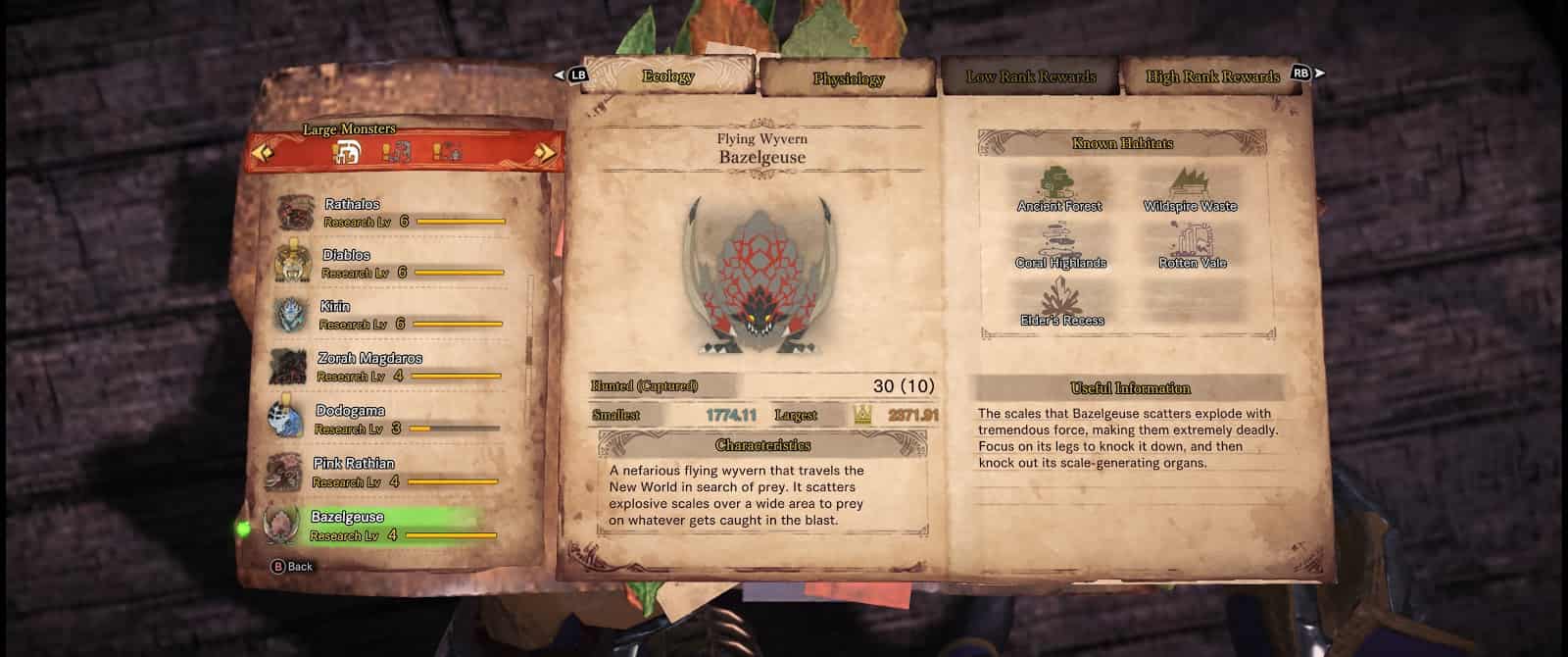Image resolution: width=1568 pixels, height=657 pixels.
Task: Choose the Diablos entry
Action: [390, 264]
